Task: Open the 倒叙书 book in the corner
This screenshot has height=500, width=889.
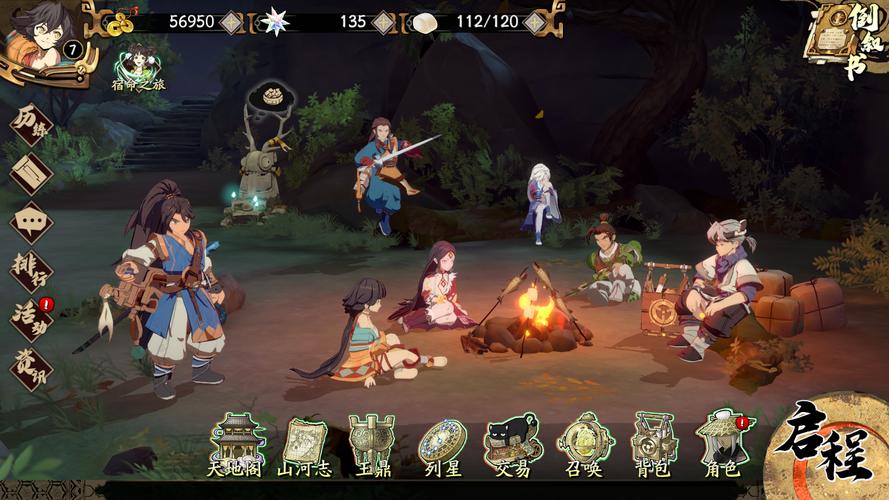Action: click(x=847, y=38)
